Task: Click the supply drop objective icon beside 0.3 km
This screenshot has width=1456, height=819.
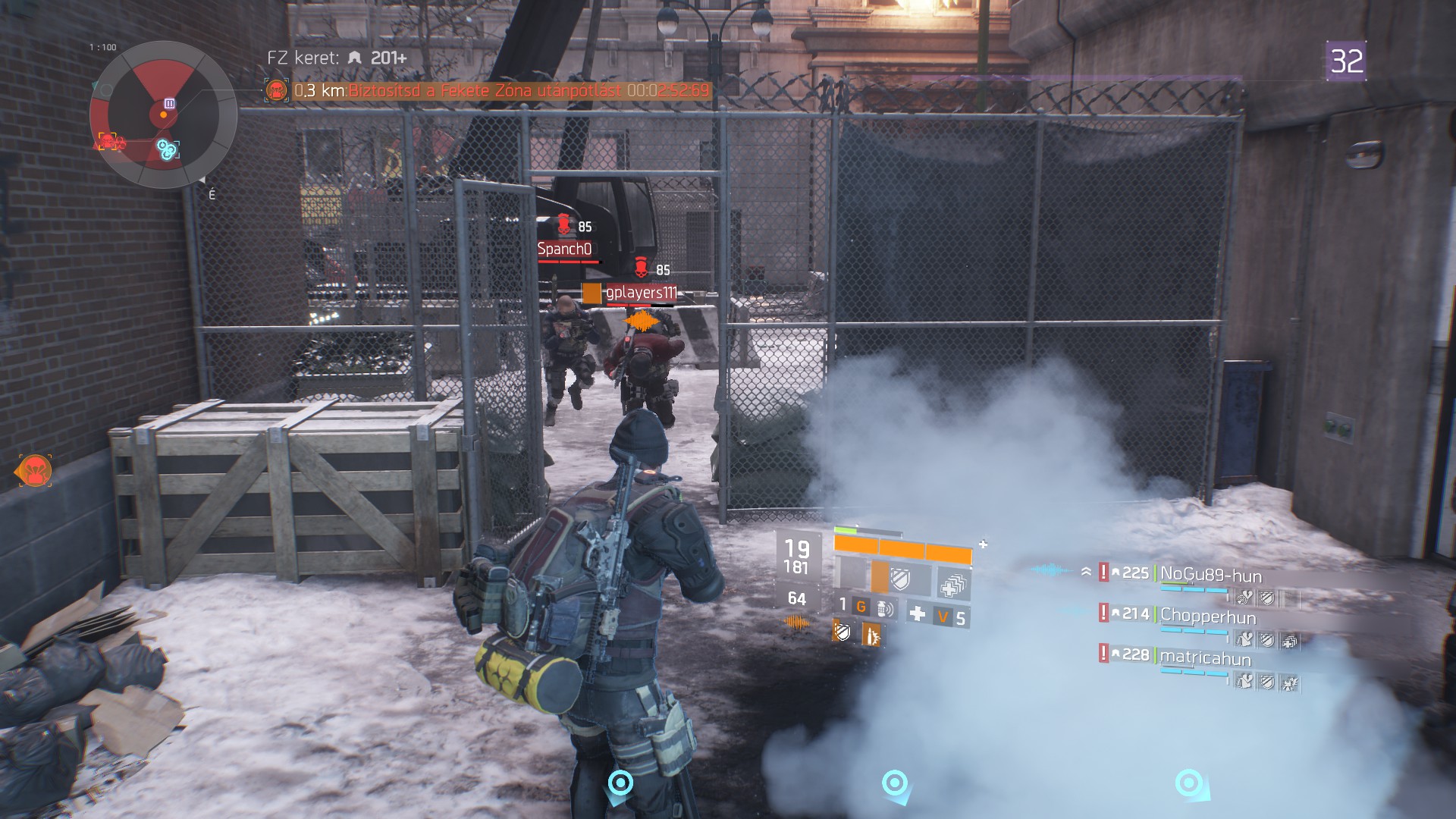Action: tap(277, 91)
